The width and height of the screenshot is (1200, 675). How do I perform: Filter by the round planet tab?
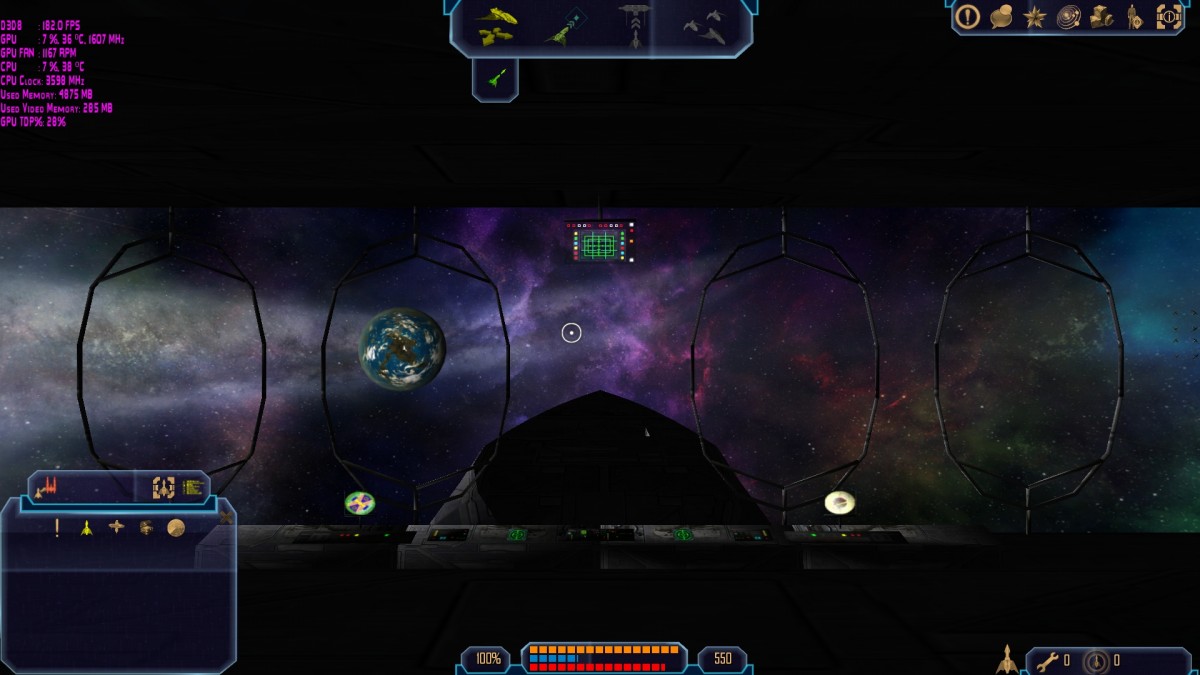coord(176,528)
